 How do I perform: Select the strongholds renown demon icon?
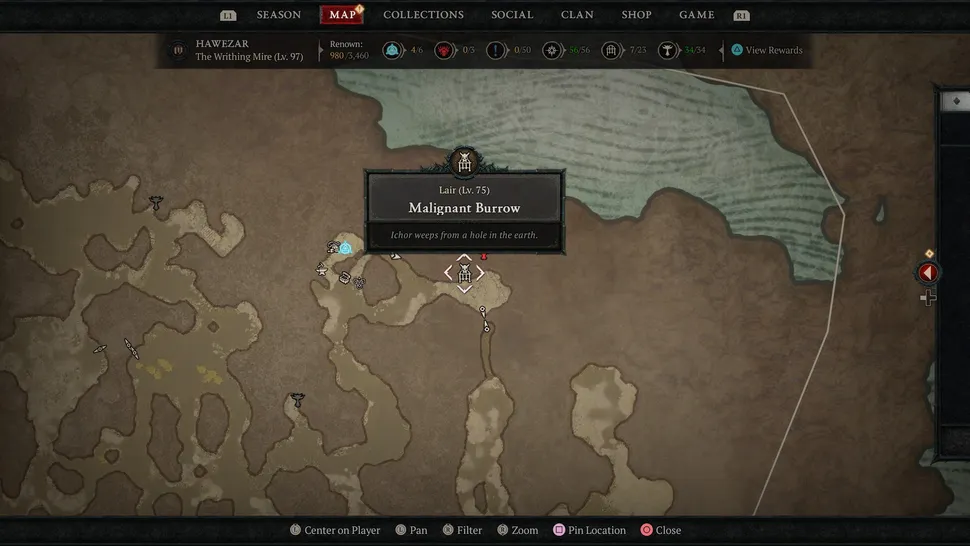pos(443,50)
